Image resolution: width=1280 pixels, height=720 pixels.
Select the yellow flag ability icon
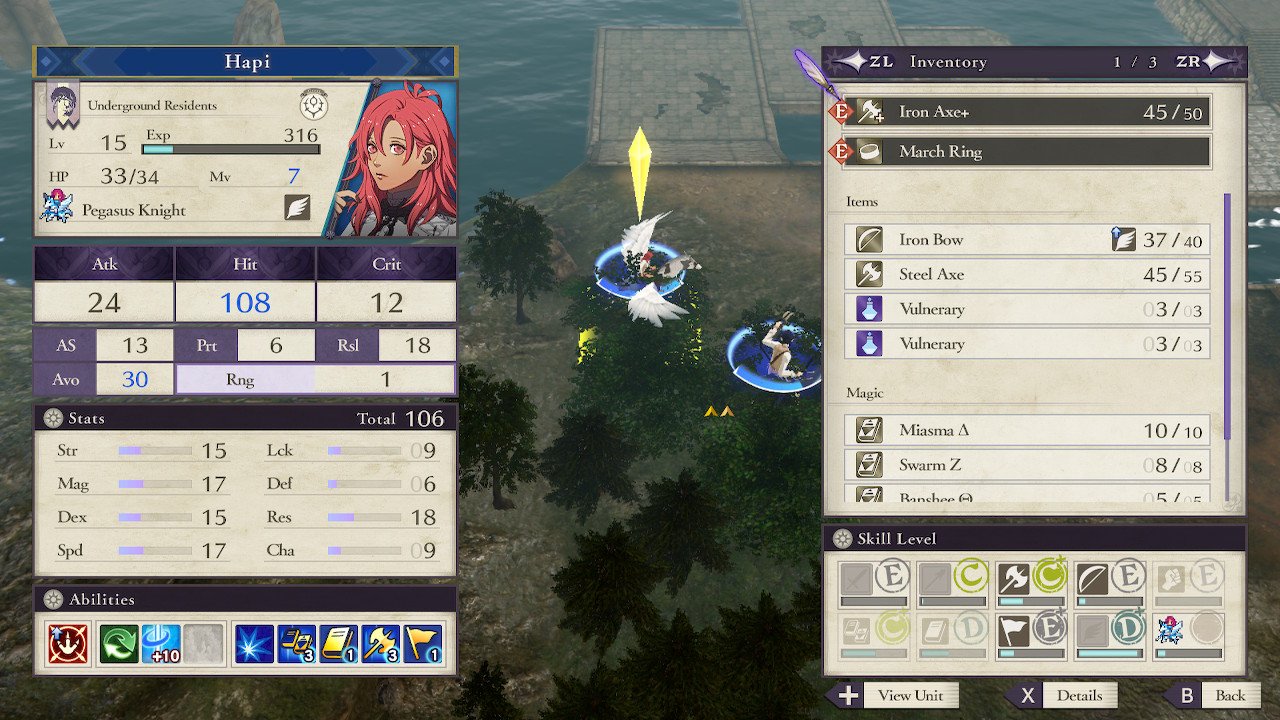point(422,645)
